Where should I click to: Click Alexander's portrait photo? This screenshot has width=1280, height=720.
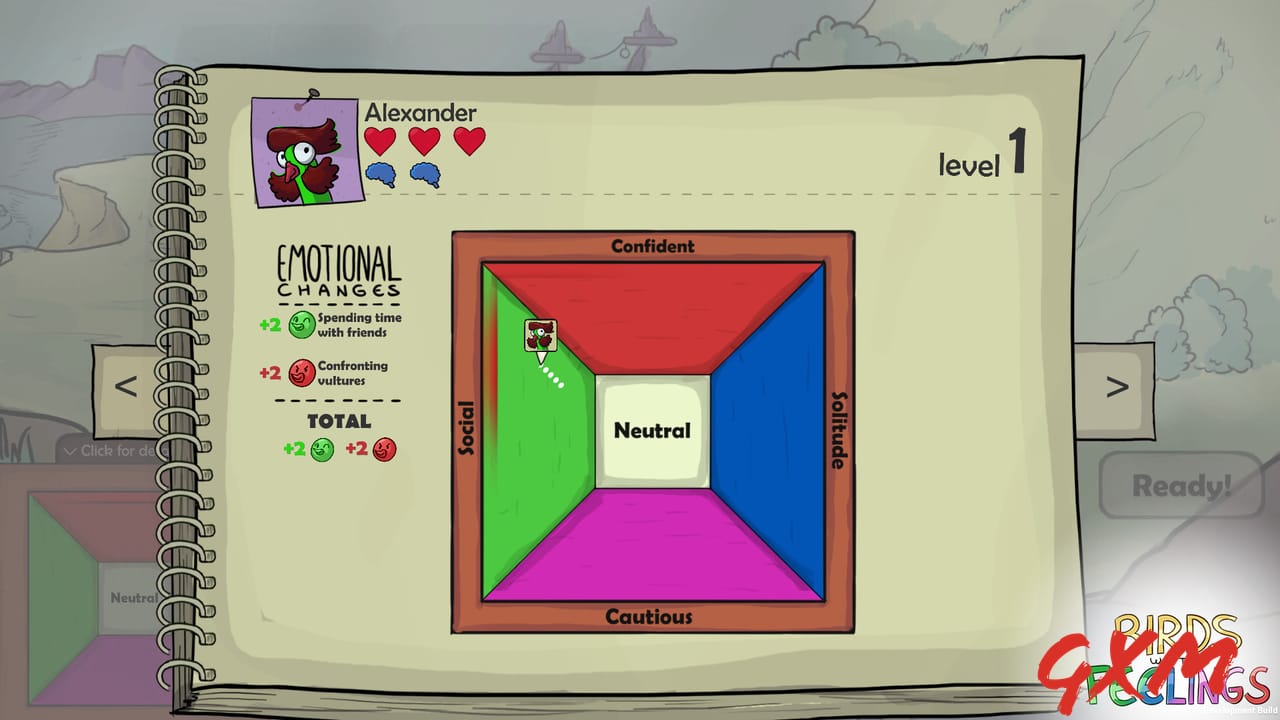click(x=303, y=148)
